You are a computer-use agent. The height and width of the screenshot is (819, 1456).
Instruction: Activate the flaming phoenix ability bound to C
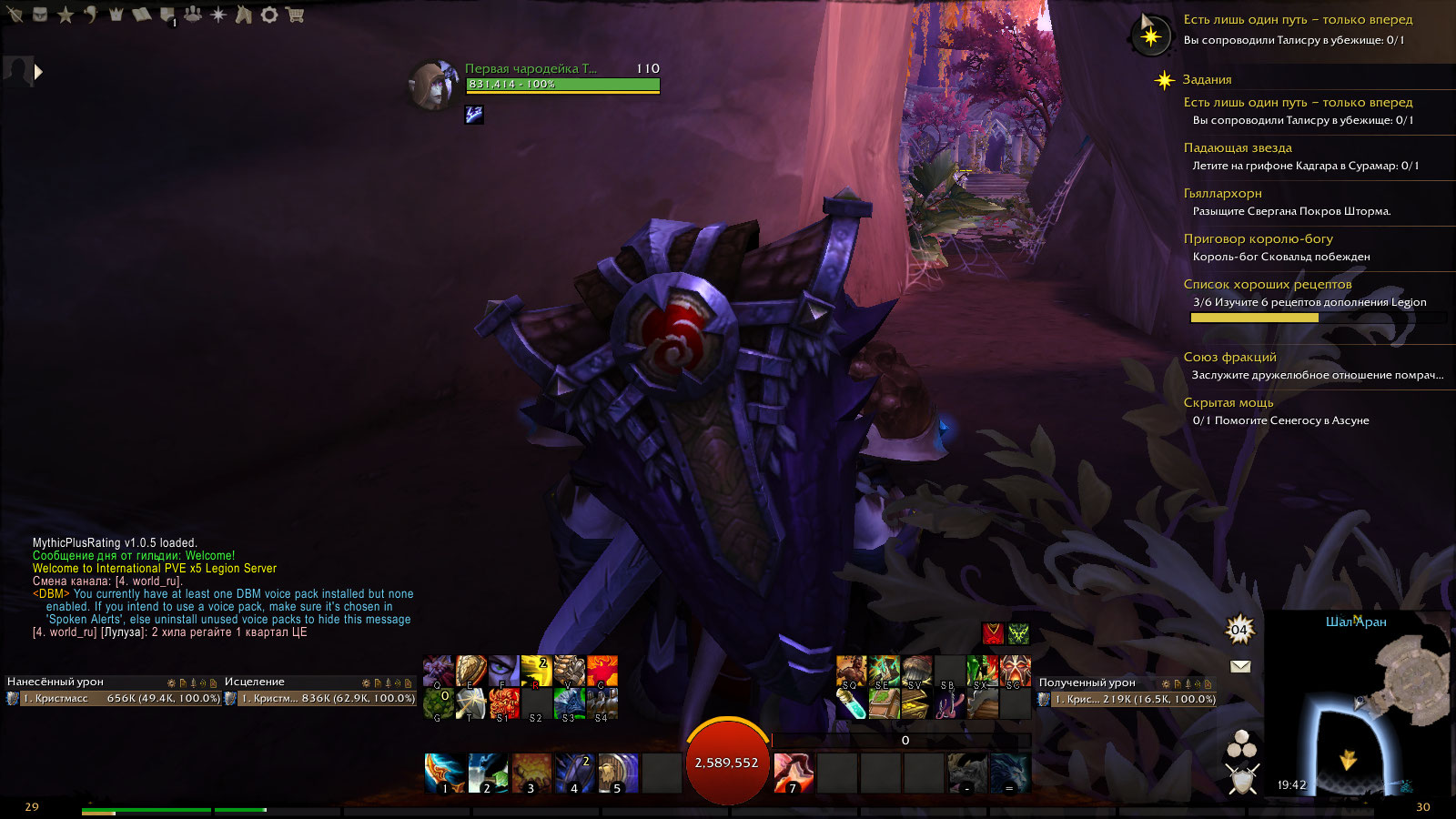coord(602,671)
